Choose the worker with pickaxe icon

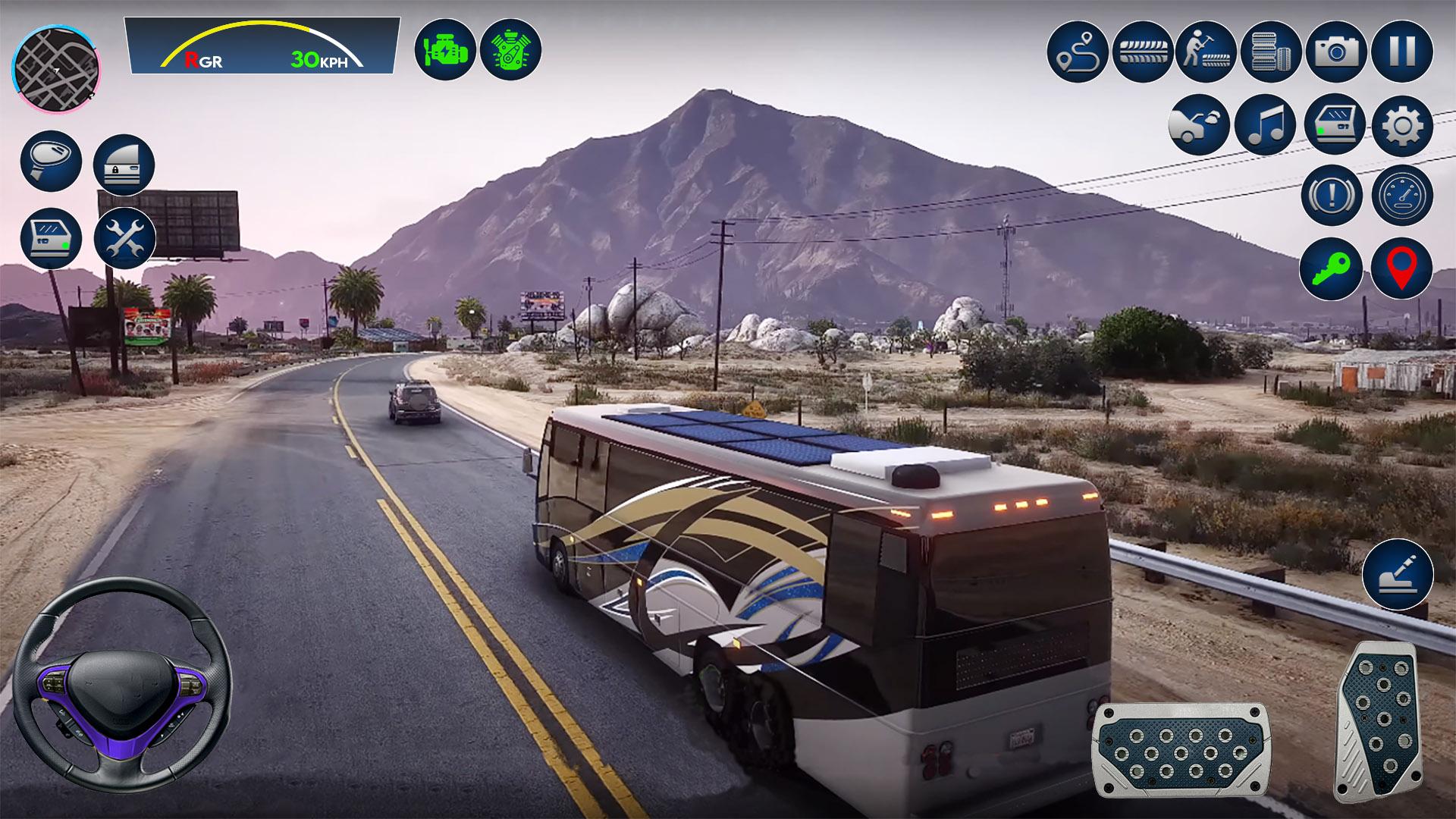pos(1207,52)
